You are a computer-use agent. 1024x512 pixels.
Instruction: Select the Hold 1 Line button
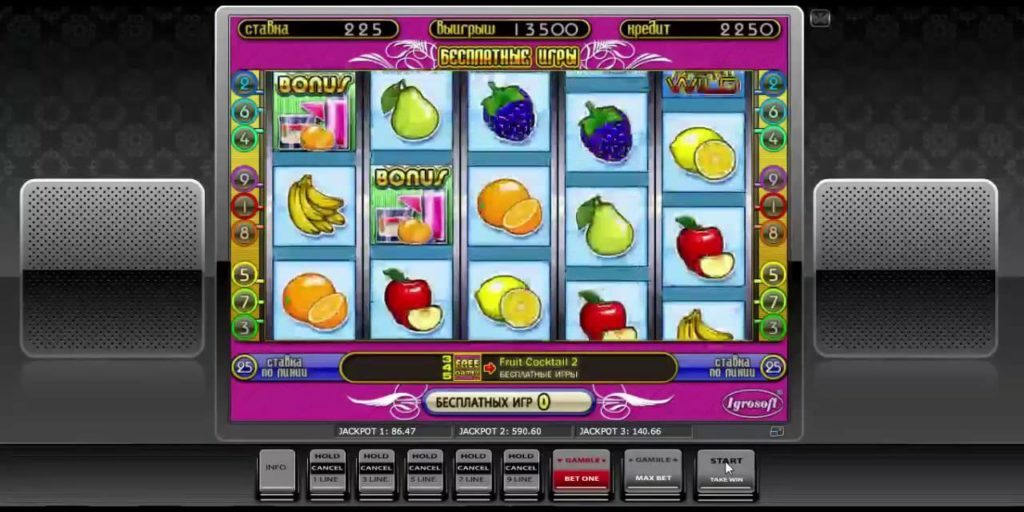(x=327, y=468)
